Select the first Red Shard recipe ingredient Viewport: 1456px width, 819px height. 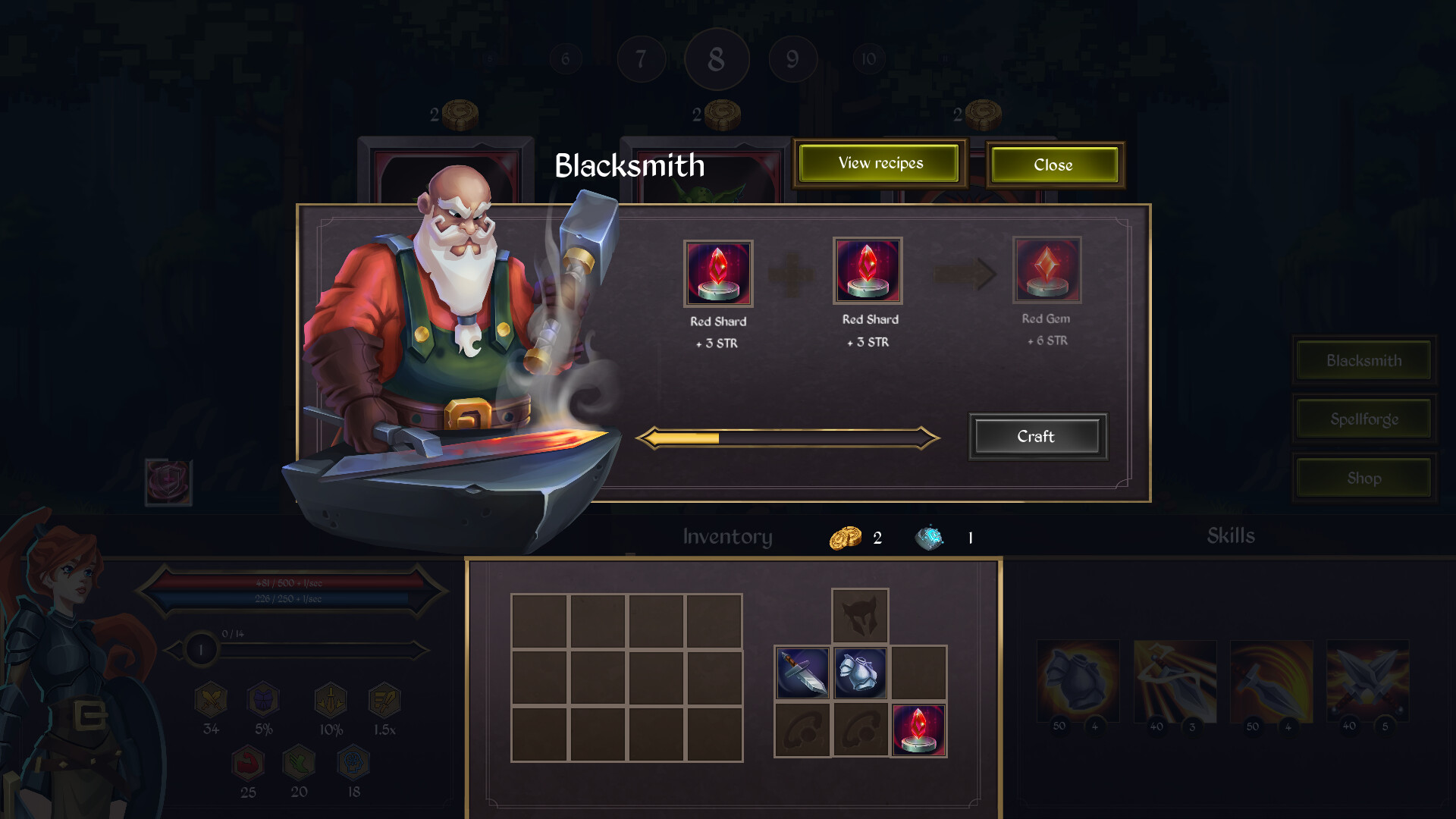717,273
